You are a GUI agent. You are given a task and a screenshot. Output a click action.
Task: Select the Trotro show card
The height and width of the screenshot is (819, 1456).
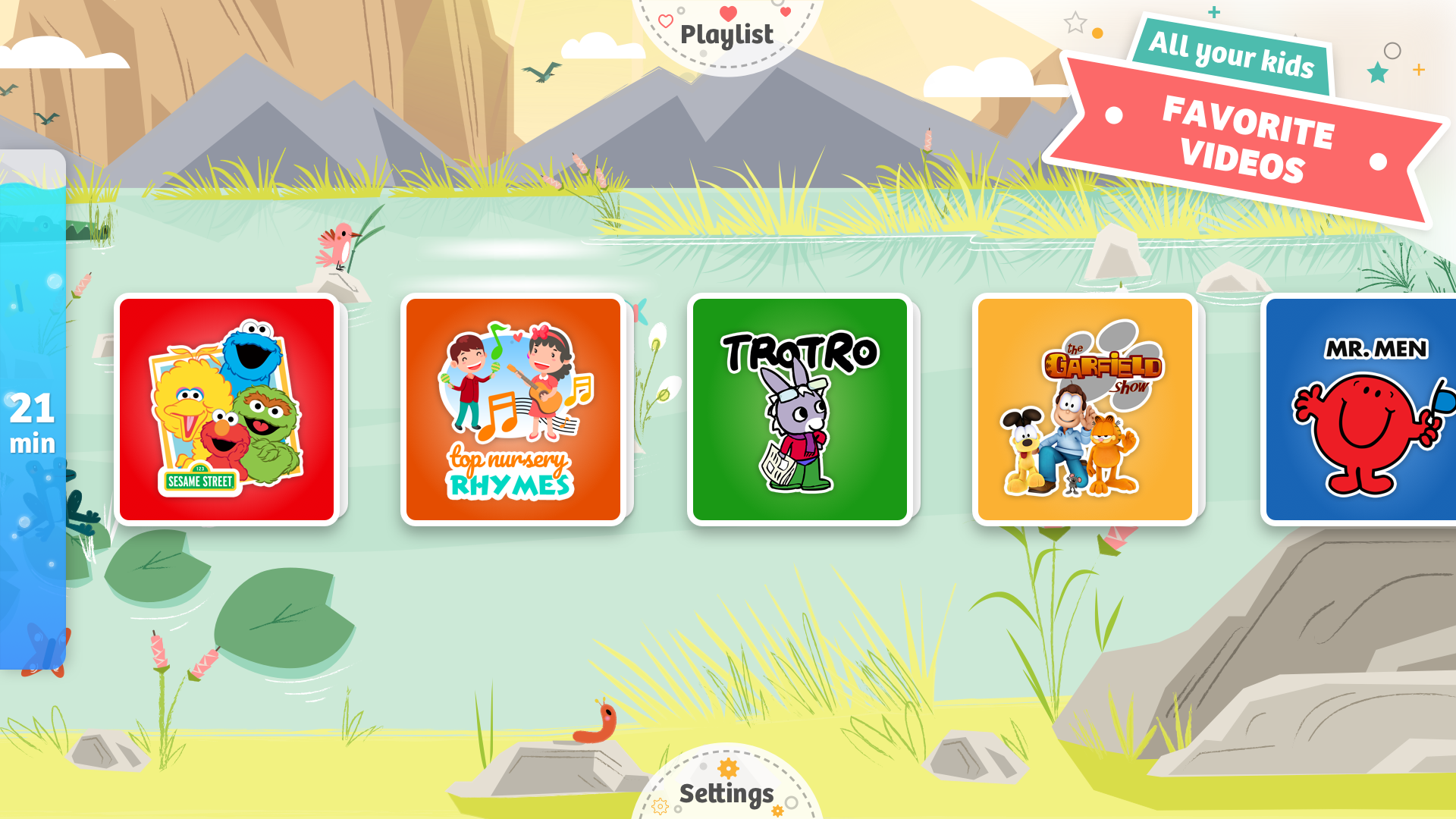click(x=800, y=408)
